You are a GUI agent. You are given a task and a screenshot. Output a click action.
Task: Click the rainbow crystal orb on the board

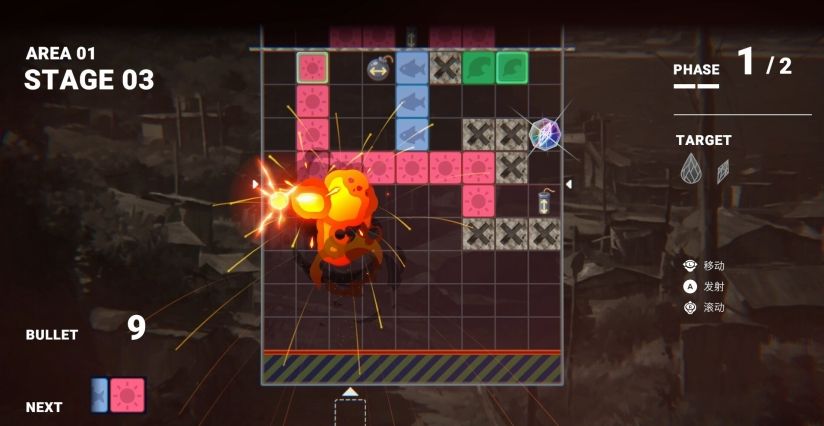pos(544,133)
